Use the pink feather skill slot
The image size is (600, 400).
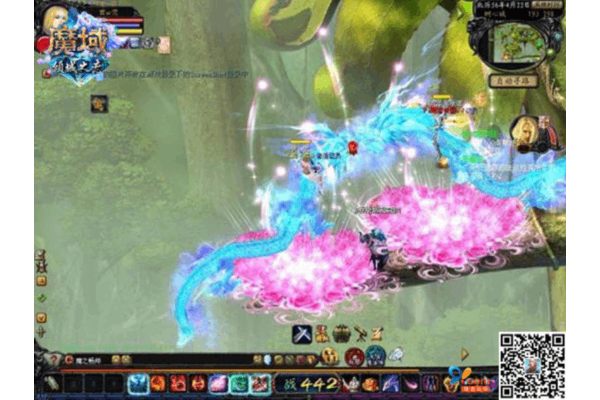pos(218,383)
